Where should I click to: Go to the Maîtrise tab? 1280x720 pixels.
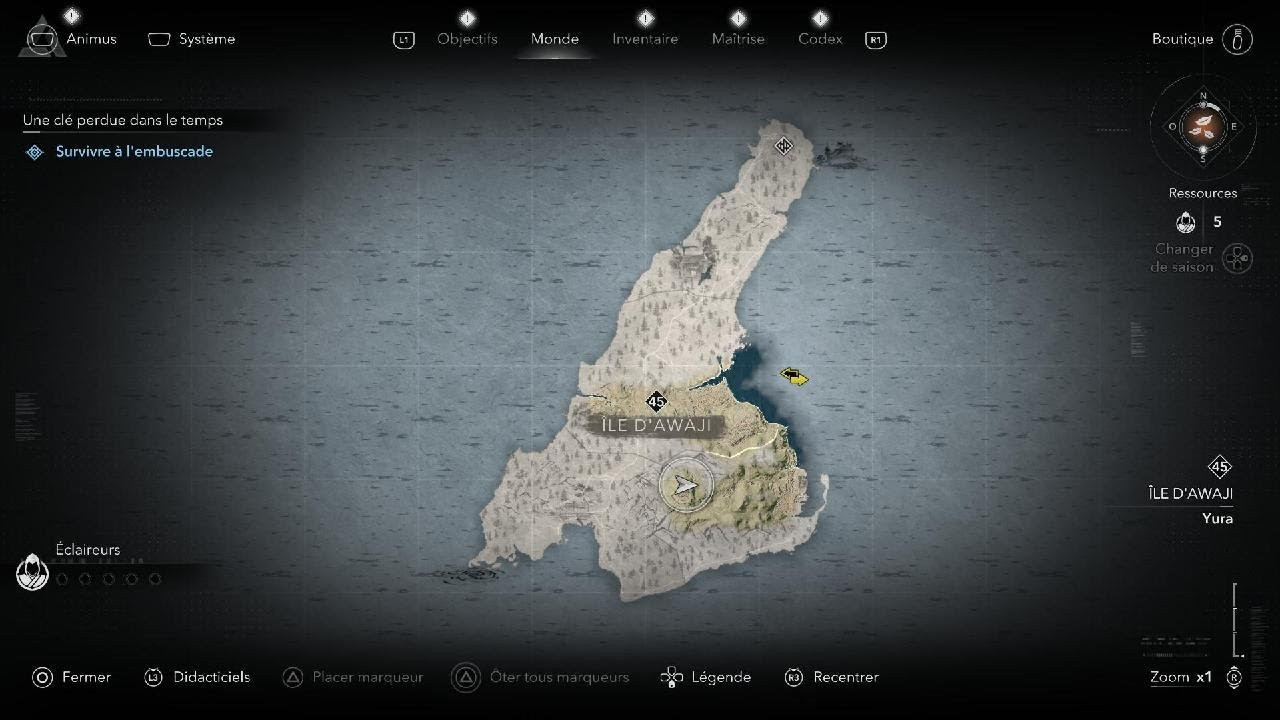[738, 39]
